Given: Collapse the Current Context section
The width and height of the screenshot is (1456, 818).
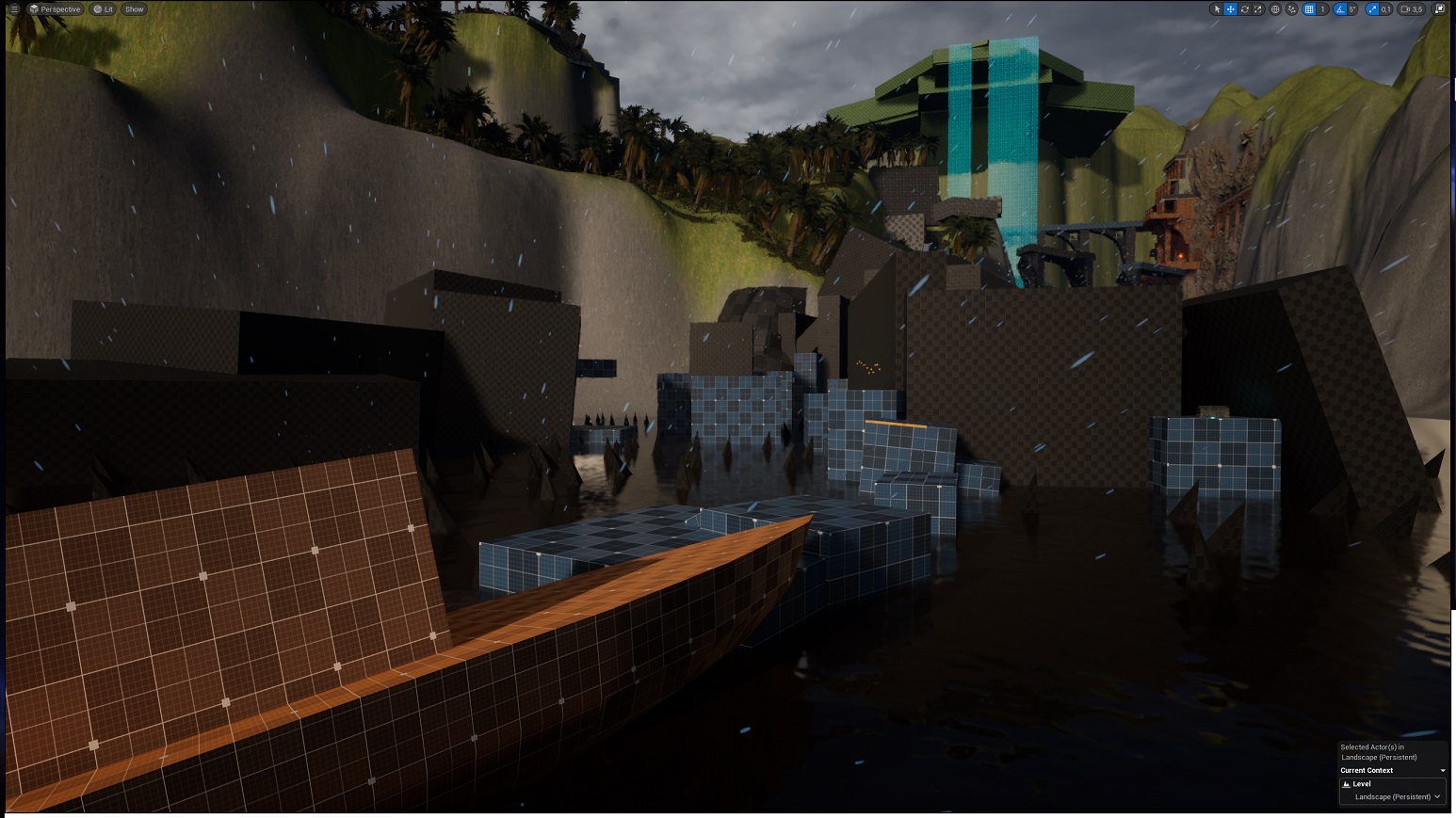Looking at the screenshot, I should (x=1442, y=771).
